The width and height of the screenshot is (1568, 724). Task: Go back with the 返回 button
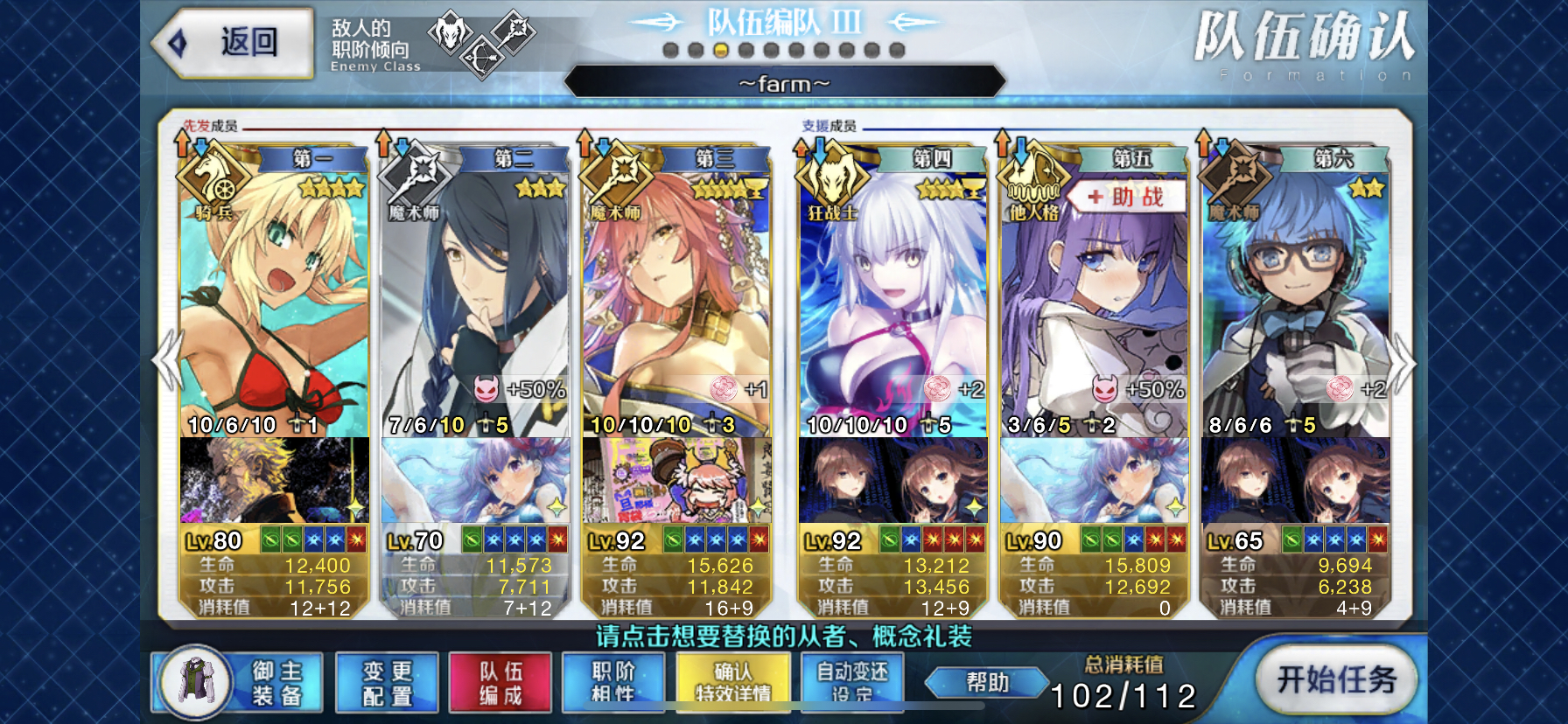point(234,42)
